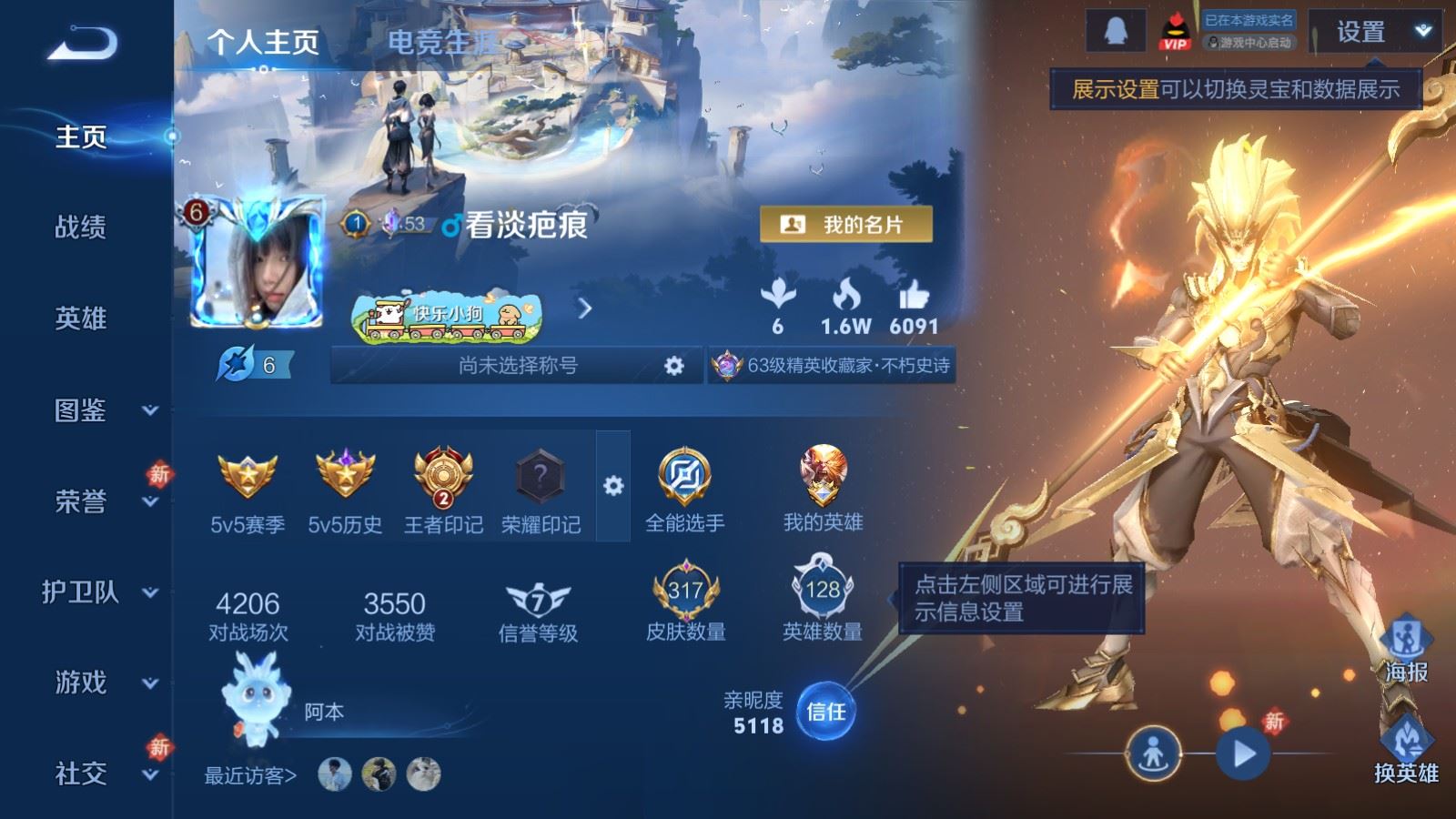View the 5v5赛季 badge
The height and width of the screenshot is (819, 1456).
[x=248, y=490]
